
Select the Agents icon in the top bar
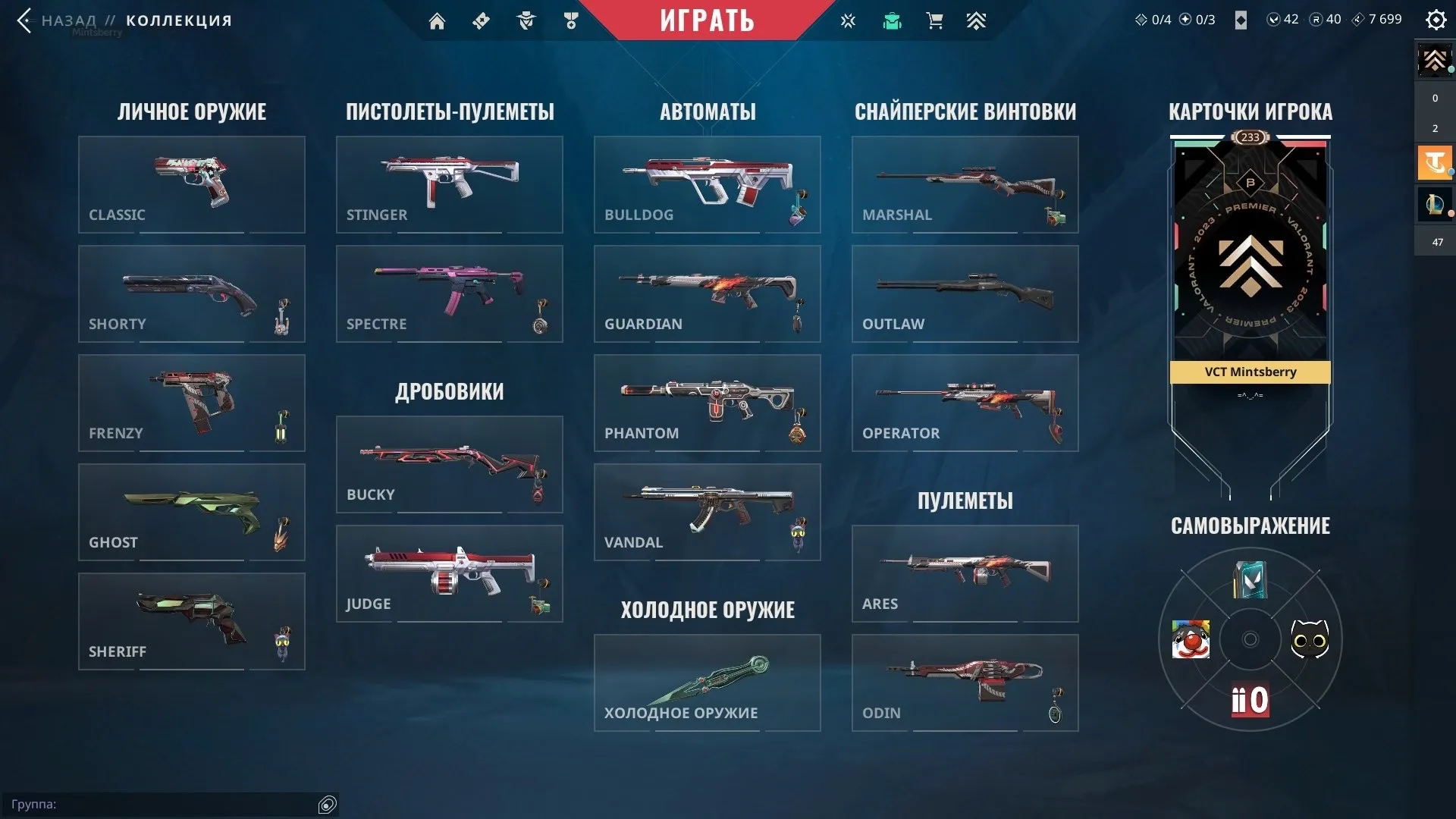(526, 20)
